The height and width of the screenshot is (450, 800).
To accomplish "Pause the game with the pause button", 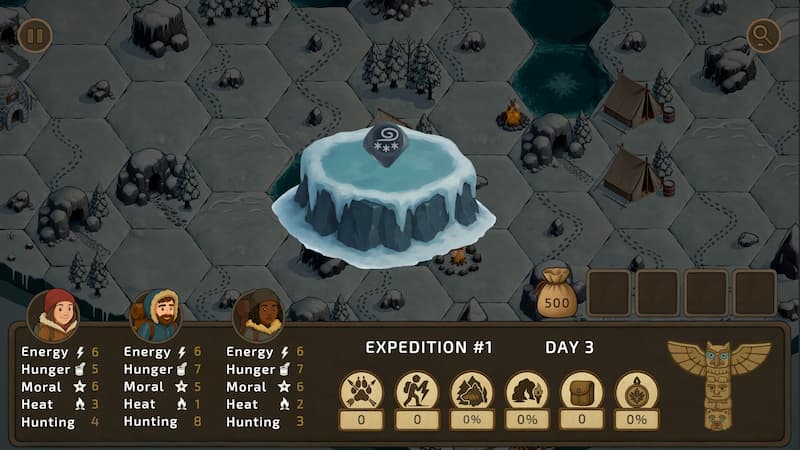I will click(35, 37).
